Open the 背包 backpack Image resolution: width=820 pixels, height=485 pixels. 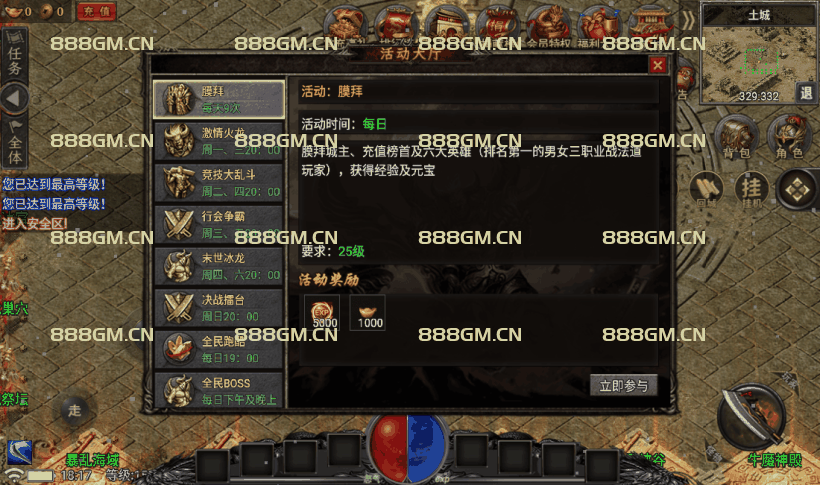pos(737,136)
